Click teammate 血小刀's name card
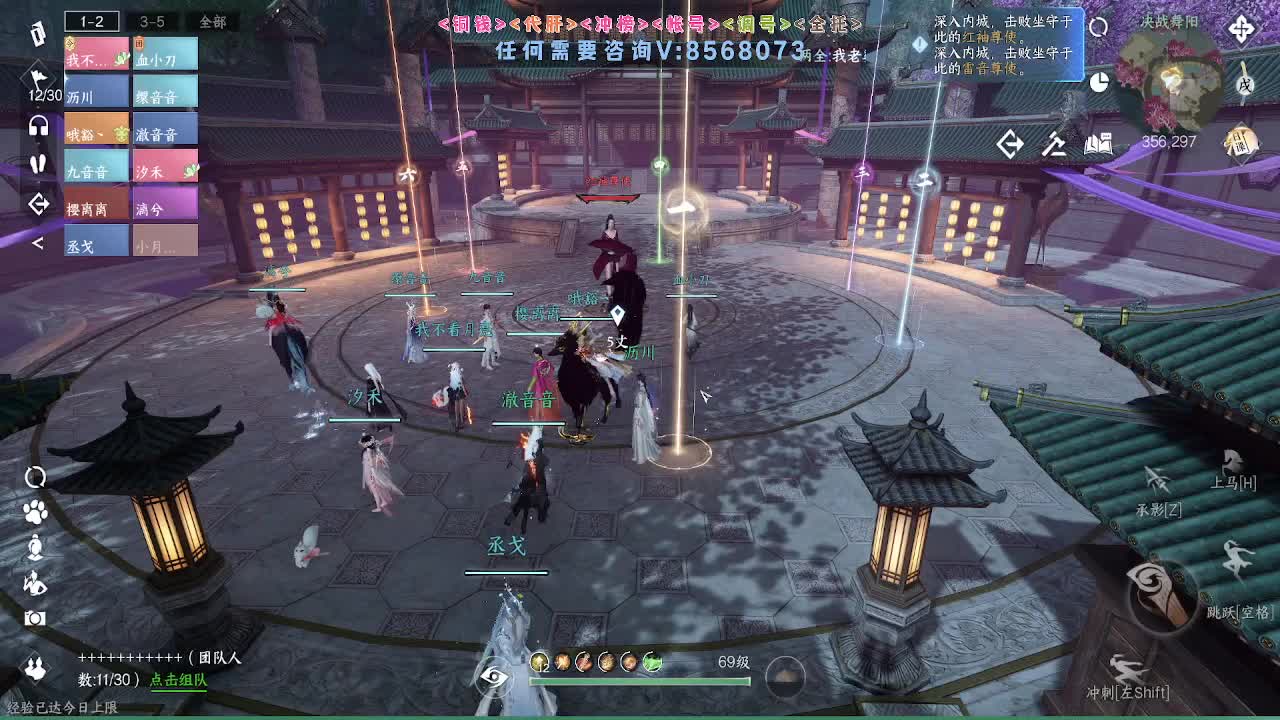 click(165, 55)
